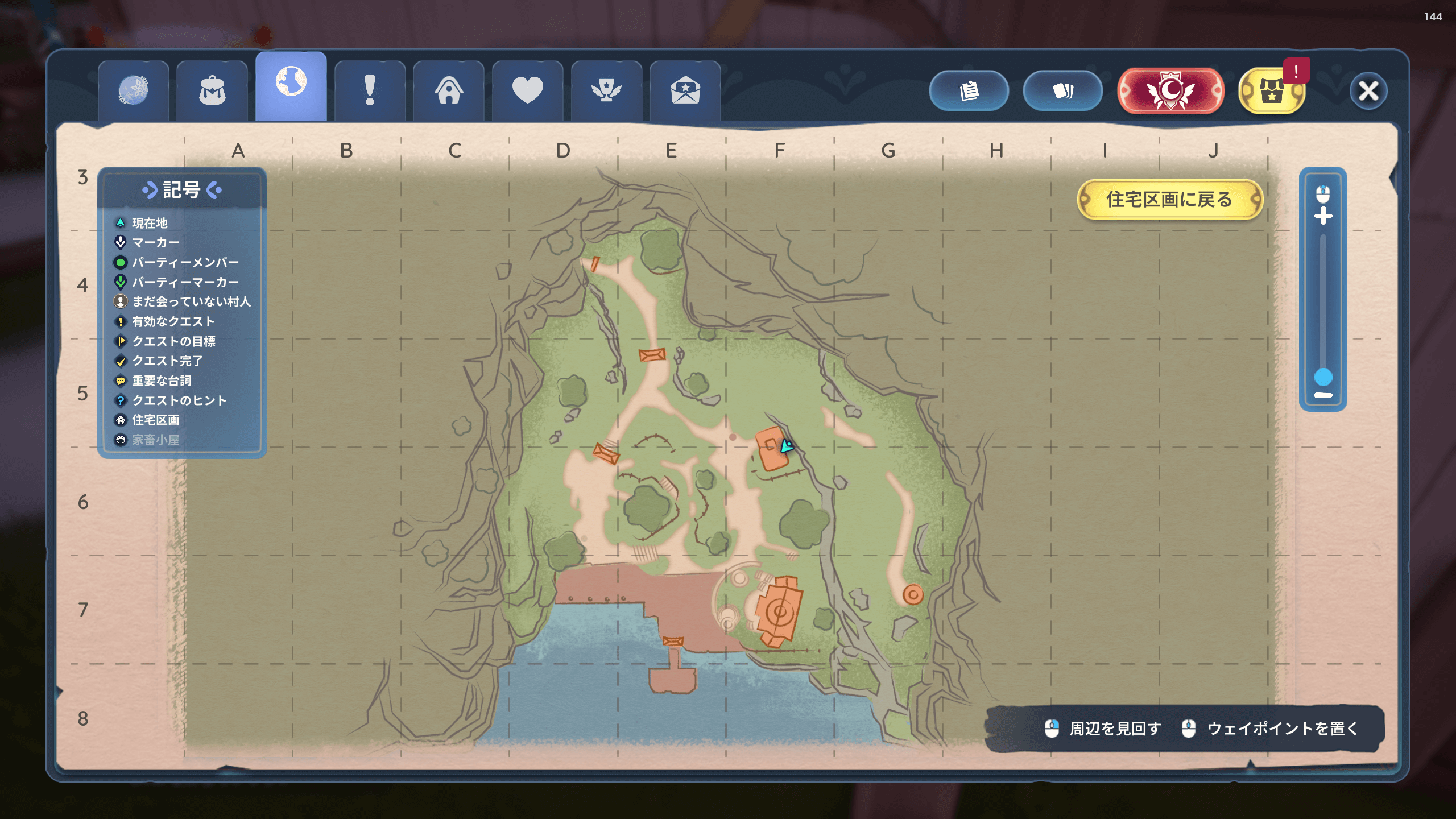Image resolution: width=1456 pixels, height=819 pixels.
Task: Open the trophy laurel accomplishments tab
Action: point(606,91)
